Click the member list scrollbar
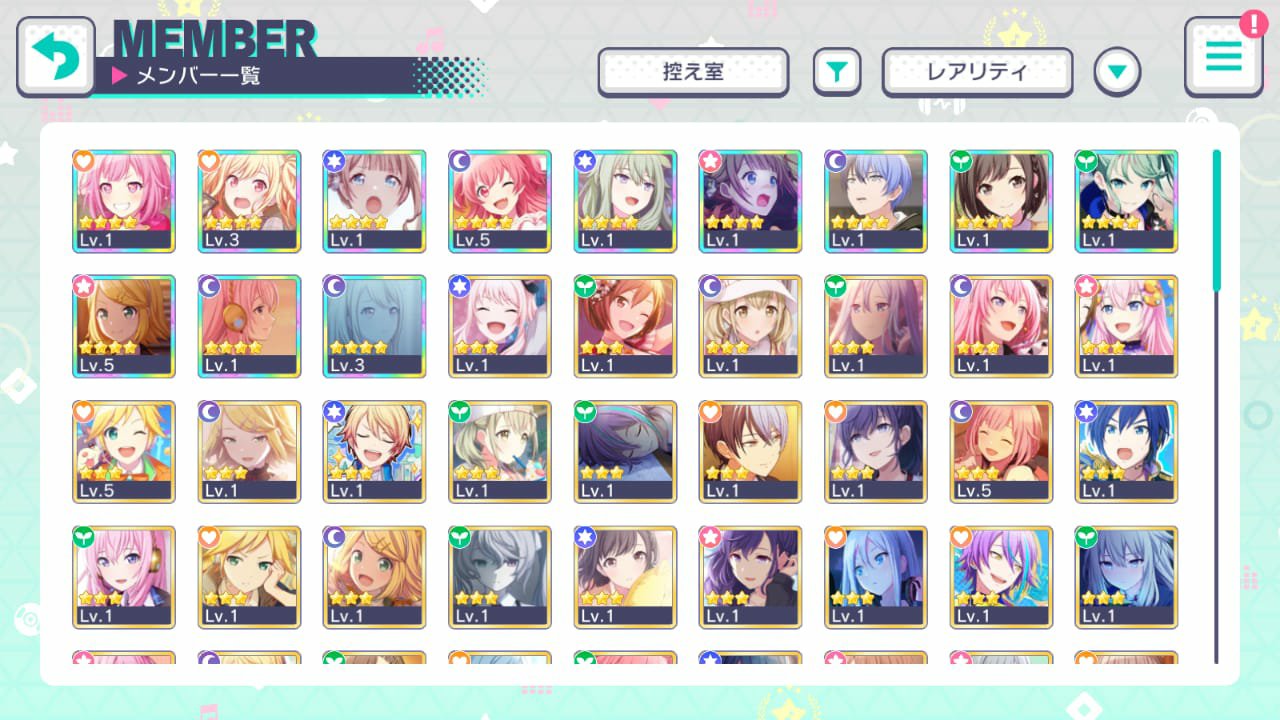The height and width of the screenshot is (720, 1280). 1217,220
